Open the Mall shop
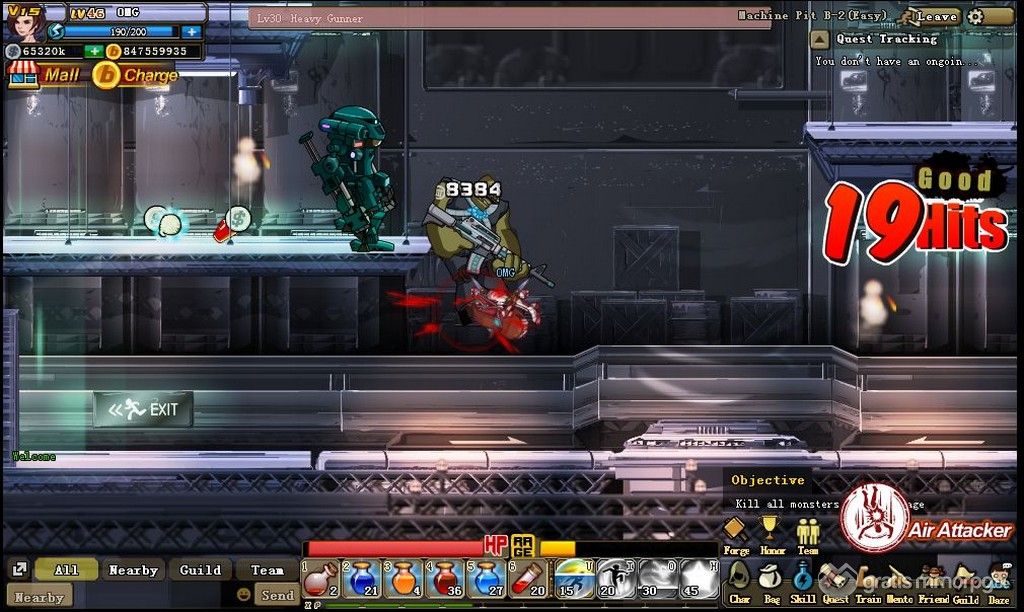Screen dimensions: 1024x612 (x=44, y=75)
